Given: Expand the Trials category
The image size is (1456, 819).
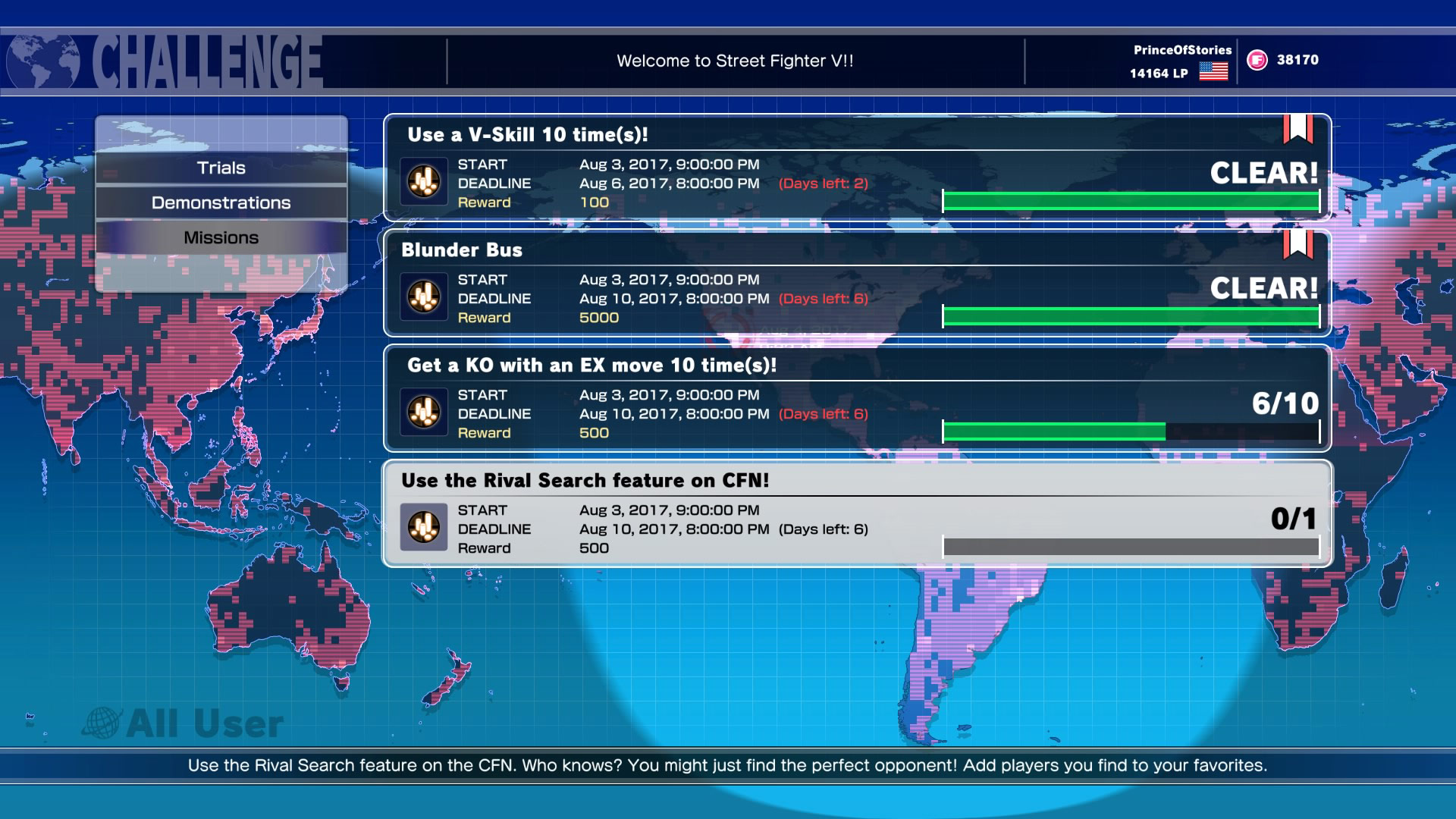Looking at the screenshot, I should (221, 168).
